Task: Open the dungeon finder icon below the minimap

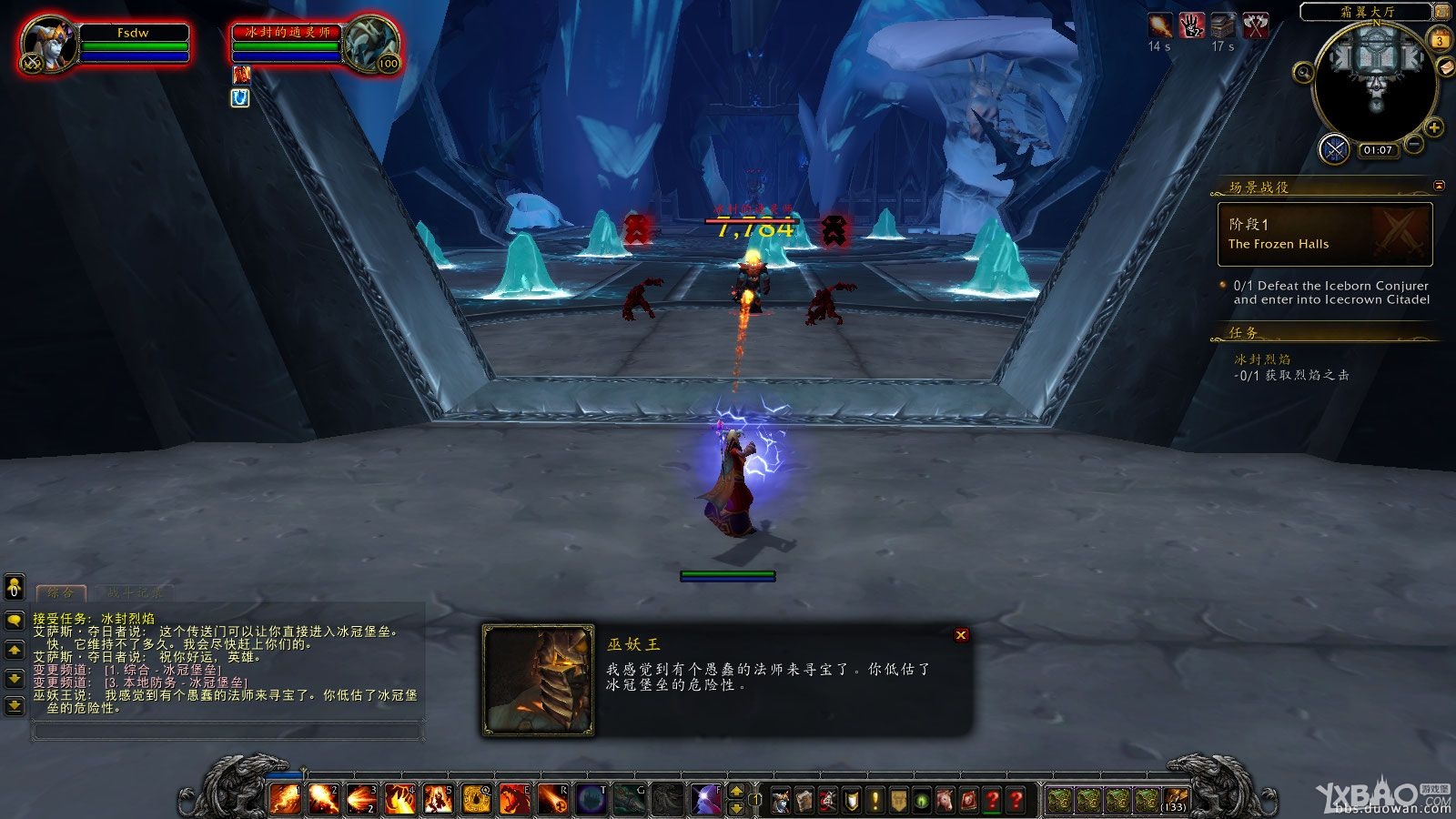Action: point(1333,149)
